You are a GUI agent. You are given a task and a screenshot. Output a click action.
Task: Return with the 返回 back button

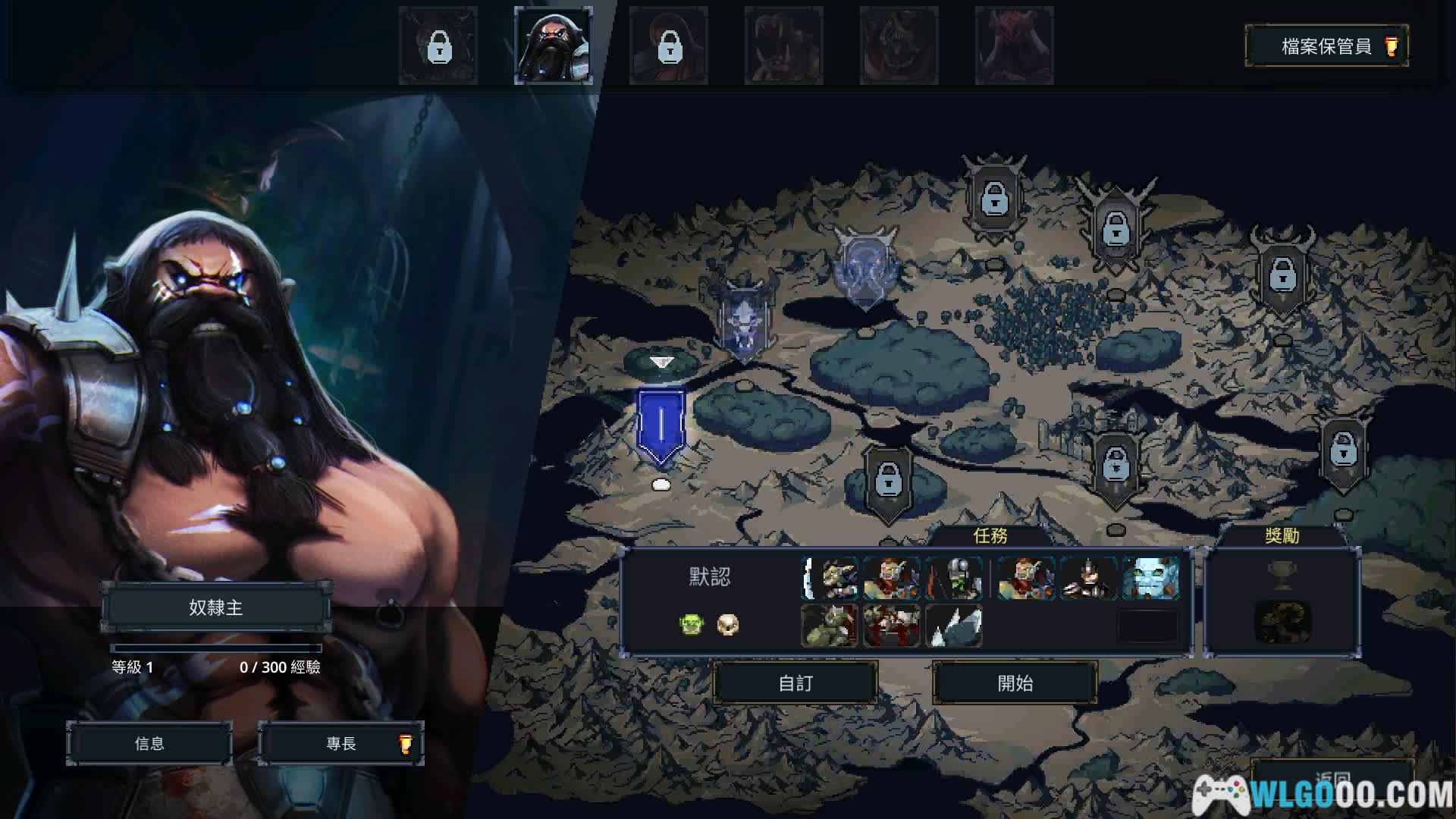[1332, 779]
